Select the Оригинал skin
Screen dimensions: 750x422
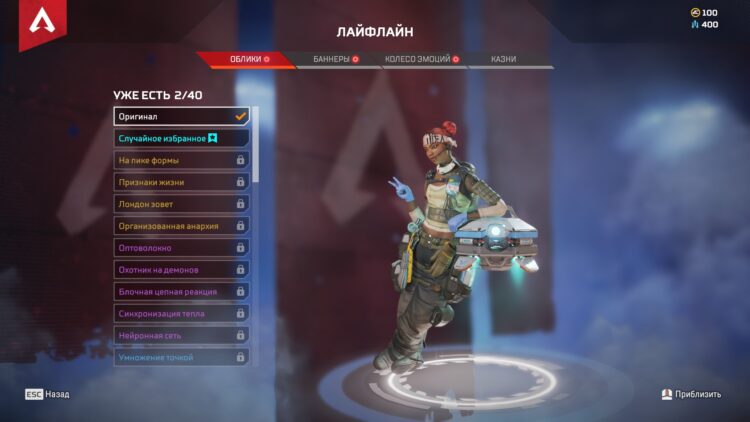tap(181, 116)
